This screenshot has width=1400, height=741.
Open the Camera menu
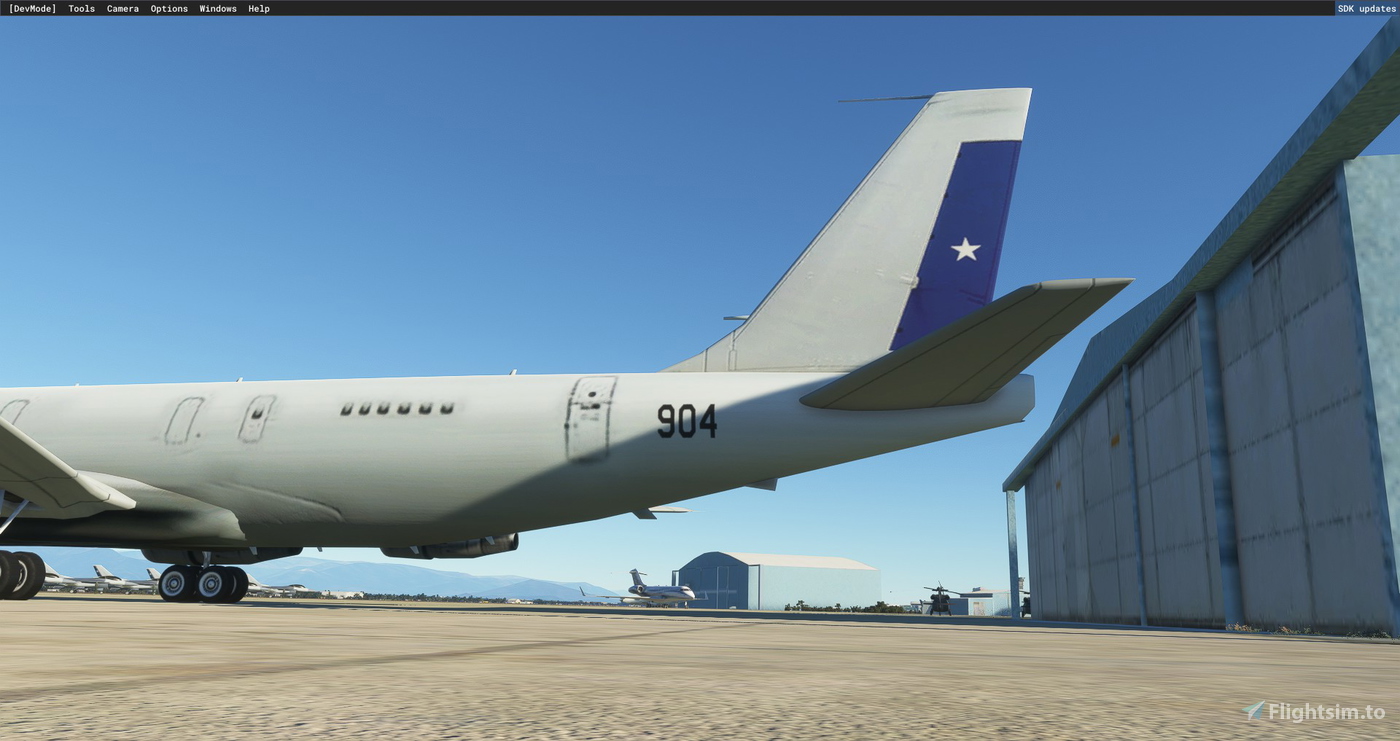[122, 8]
